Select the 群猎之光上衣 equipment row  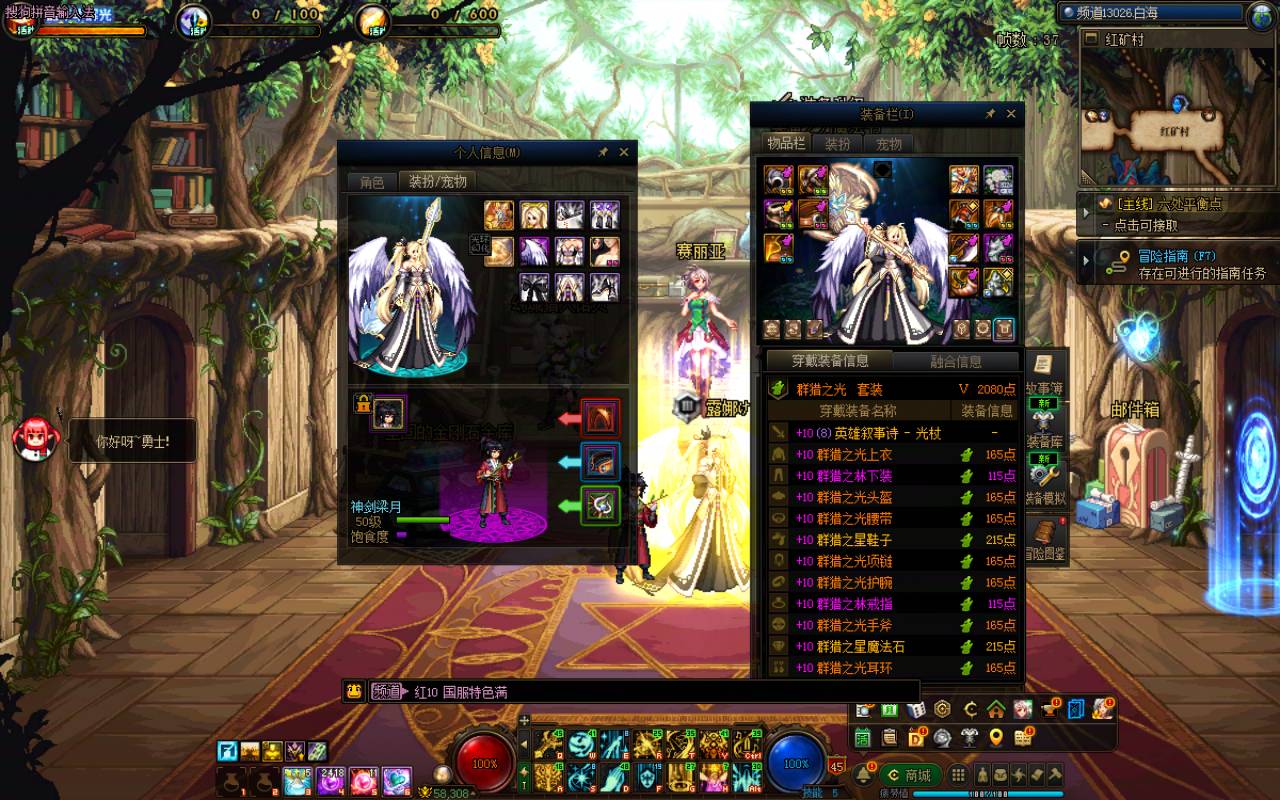click(855, 454)
